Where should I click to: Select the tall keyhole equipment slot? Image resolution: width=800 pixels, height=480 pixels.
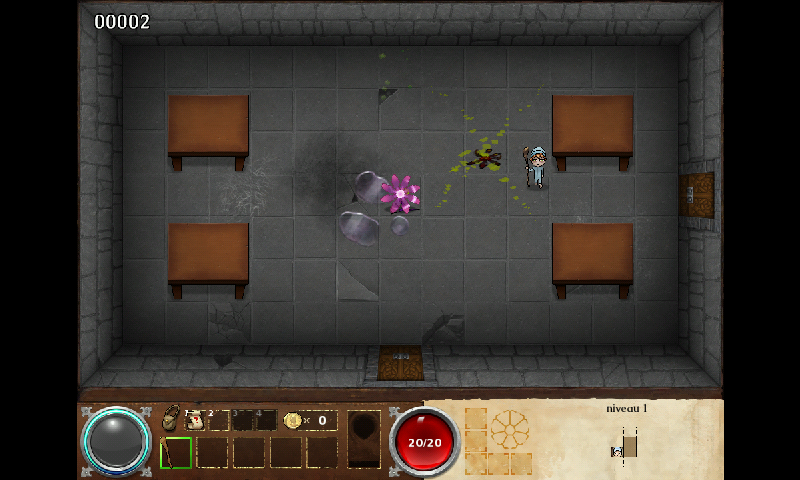[x=364, y=438]
